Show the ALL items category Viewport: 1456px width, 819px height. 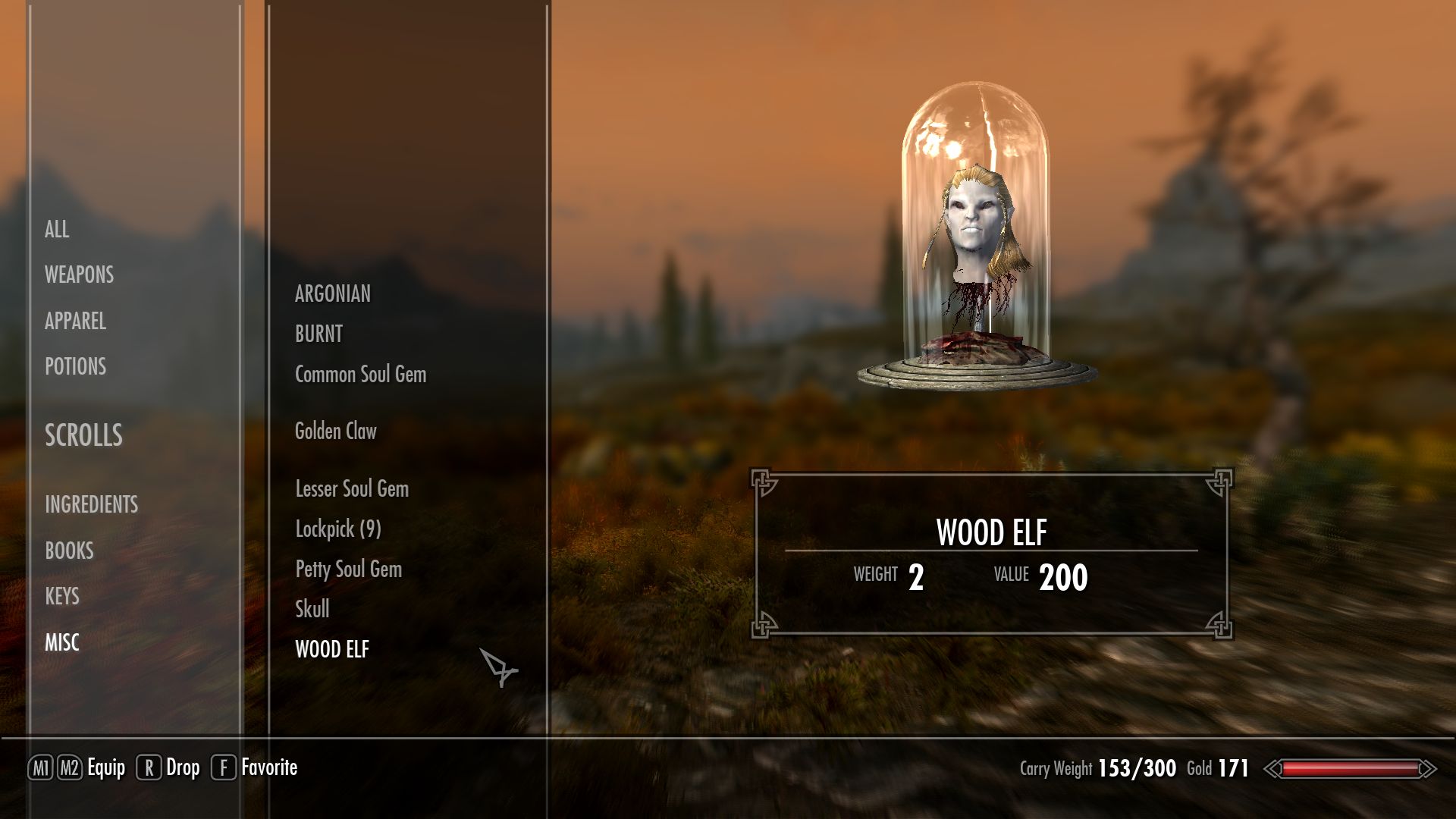[57, 229]
